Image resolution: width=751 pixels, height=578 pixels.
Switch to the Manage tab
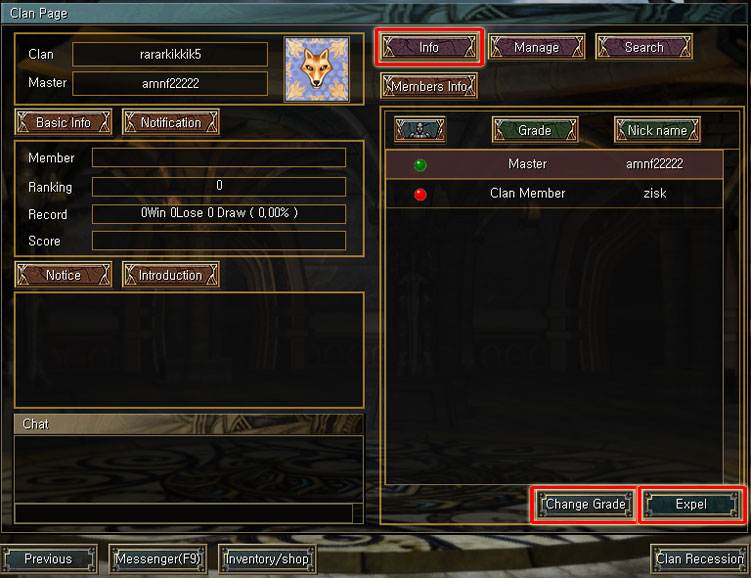click(536, 47)
